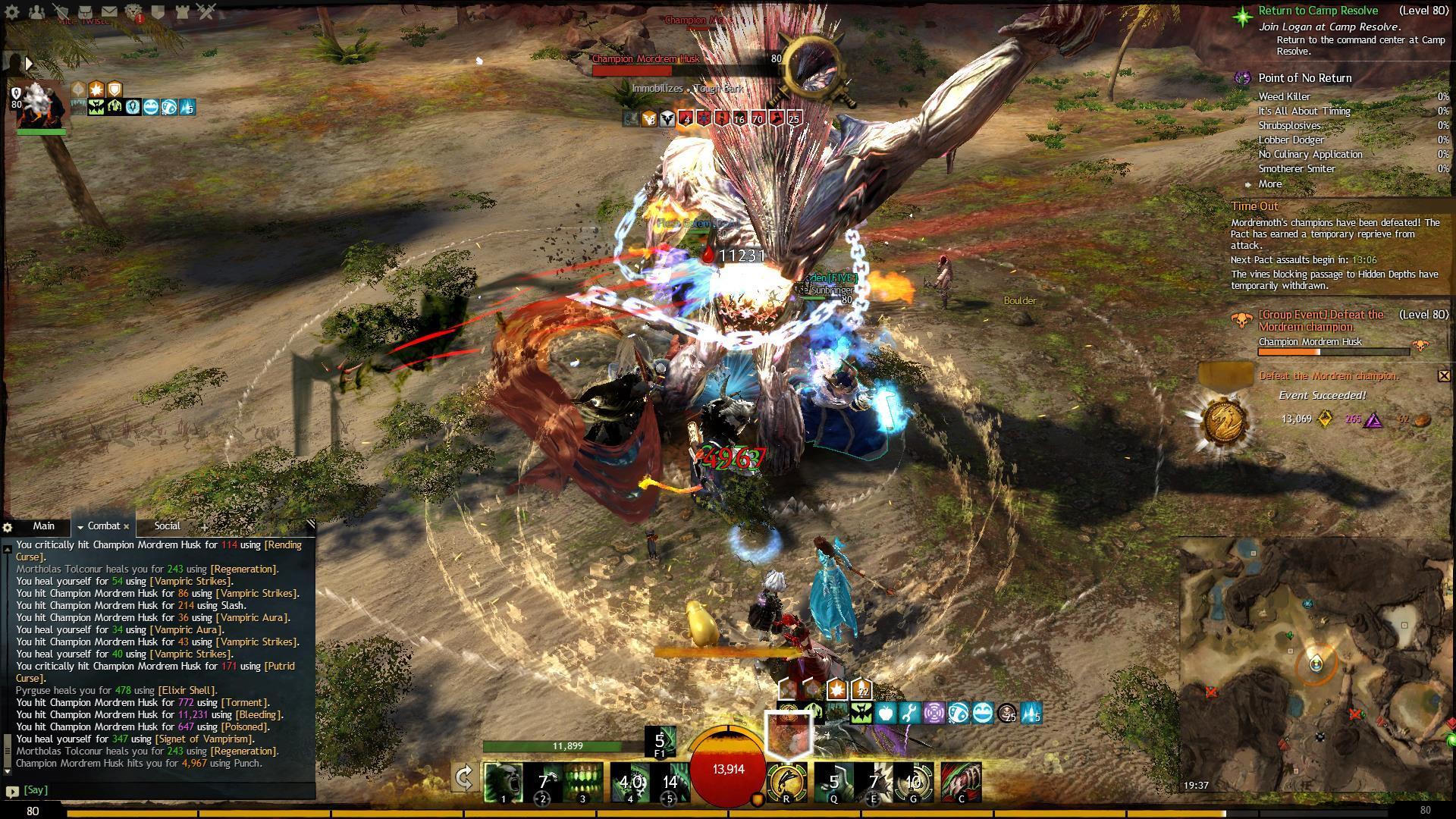The height and width of the screenshot is (819, 1456).
Task: Expand More in the objectives tracker
Action: [x=1270, y=184]
